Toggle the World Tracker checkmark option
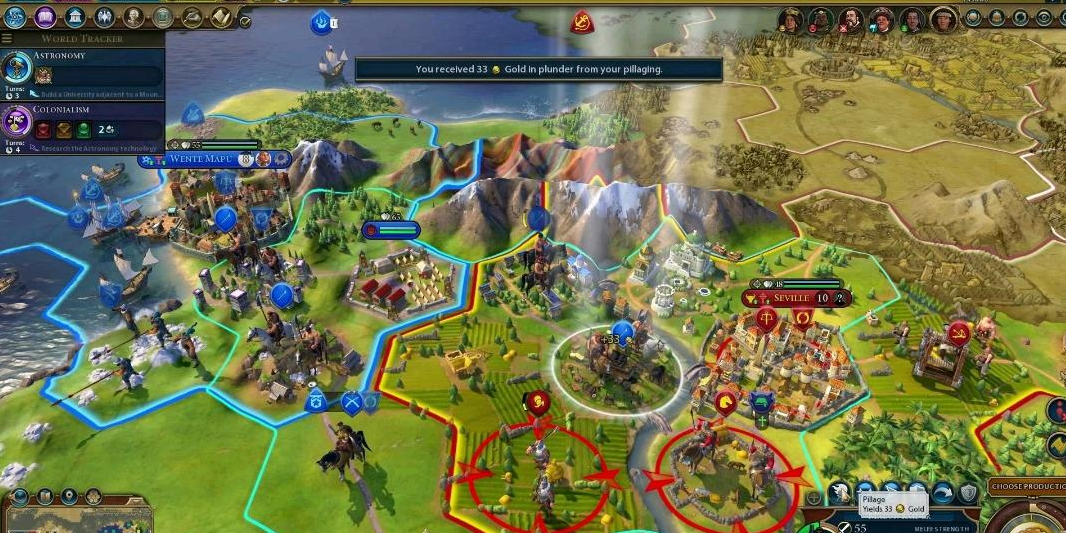This screenshot has height=533, width=1066. tap(245, 20)
